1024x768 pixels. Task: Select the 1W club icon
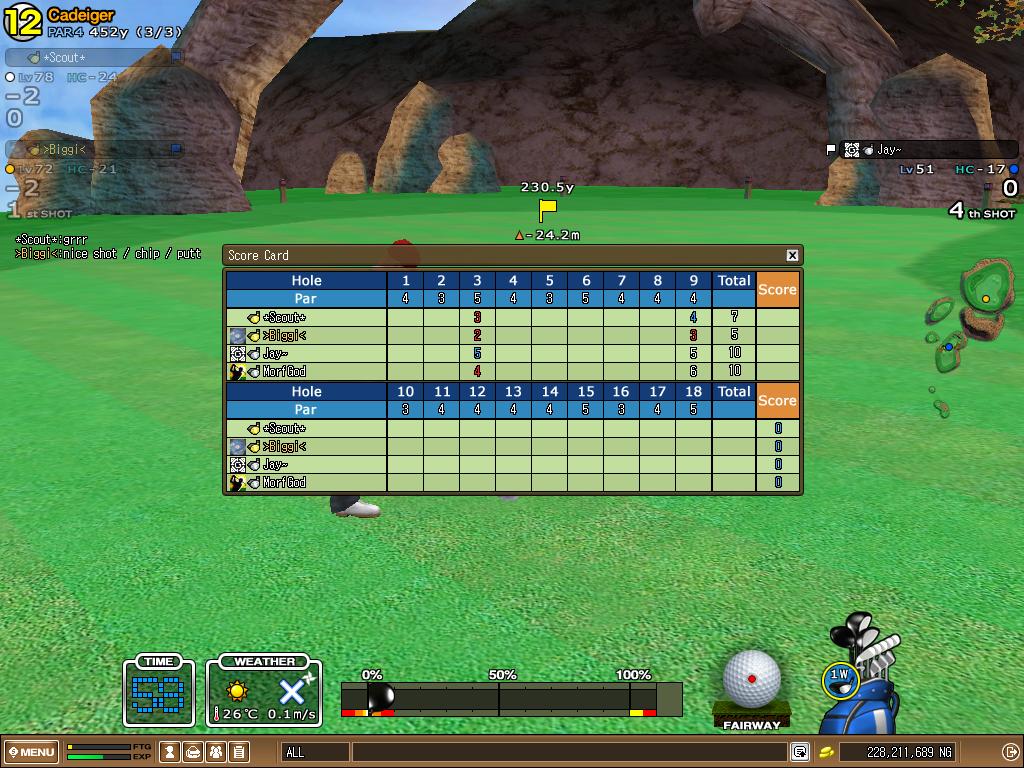point(839,679)
